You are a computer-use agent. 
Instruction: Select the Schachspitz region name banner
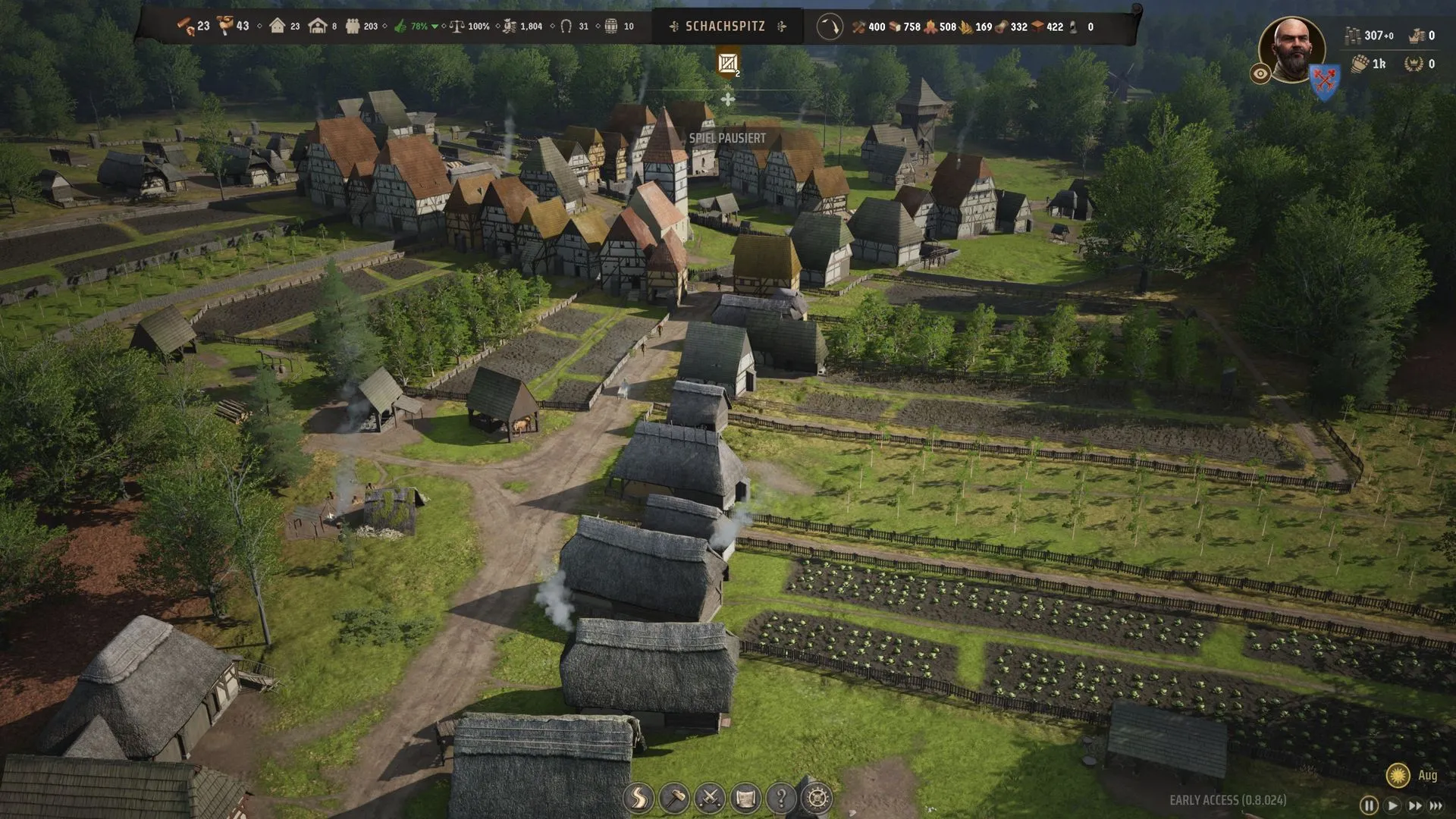point(726,27)
